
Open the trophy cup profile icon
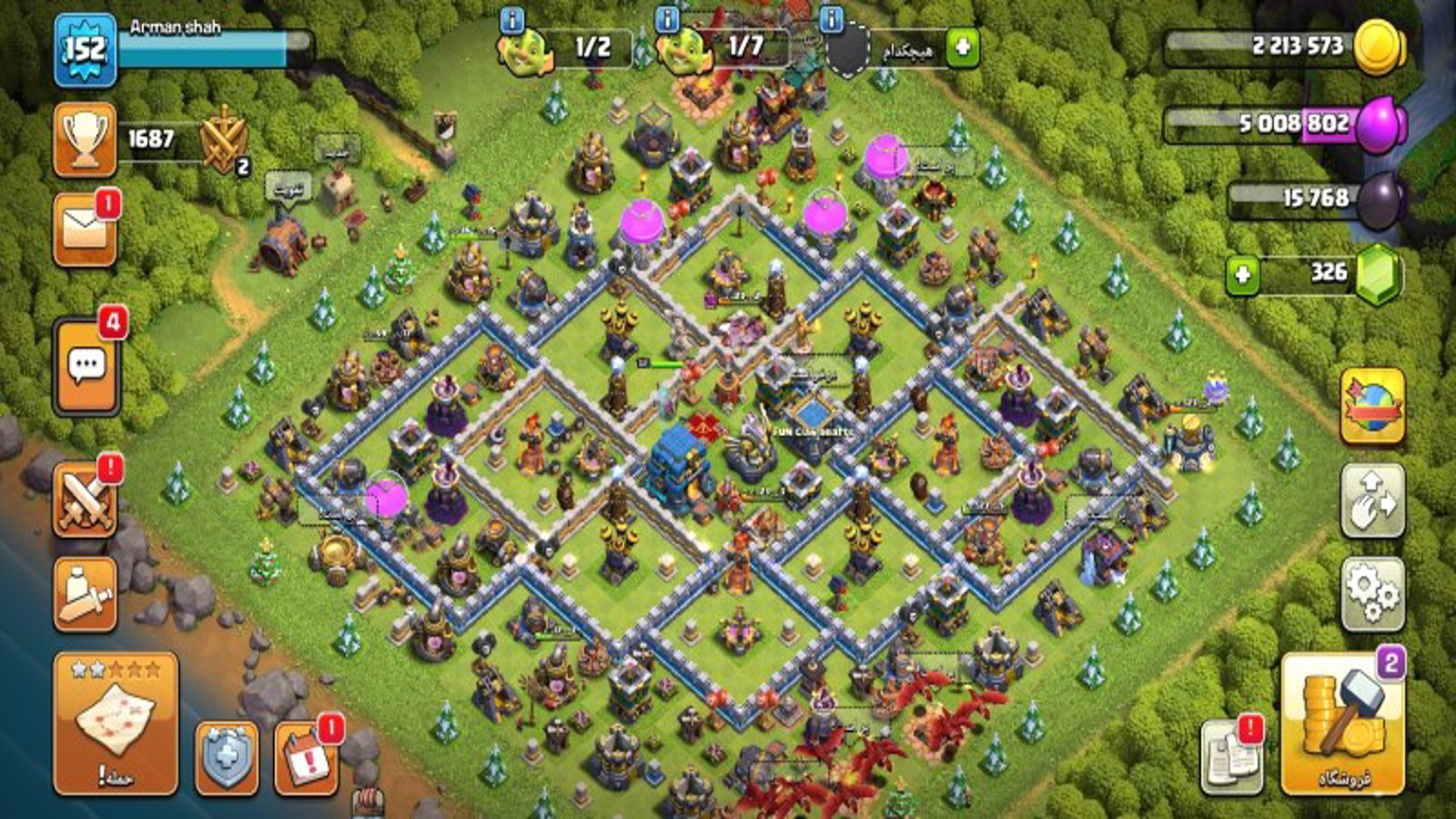coord(85,139)
